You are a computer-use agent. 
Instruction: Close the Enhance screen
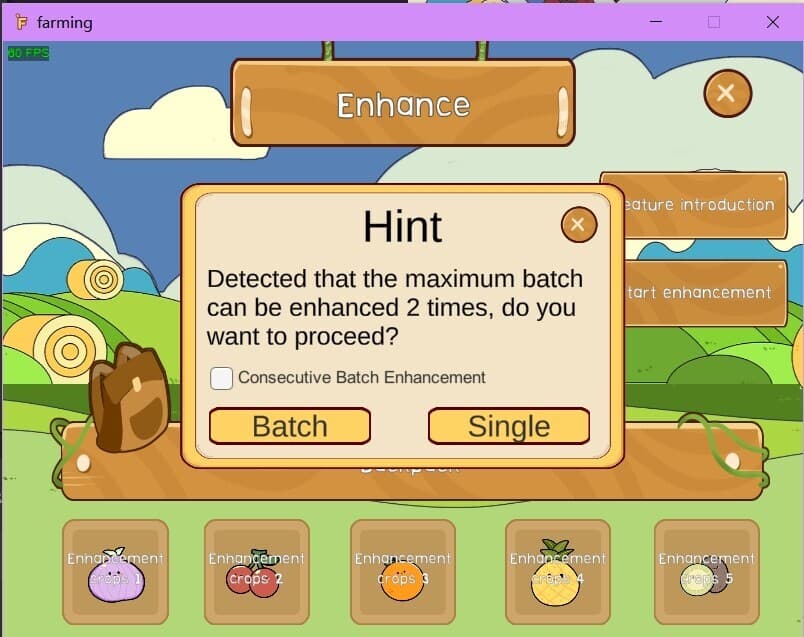[x=727, y=93]
